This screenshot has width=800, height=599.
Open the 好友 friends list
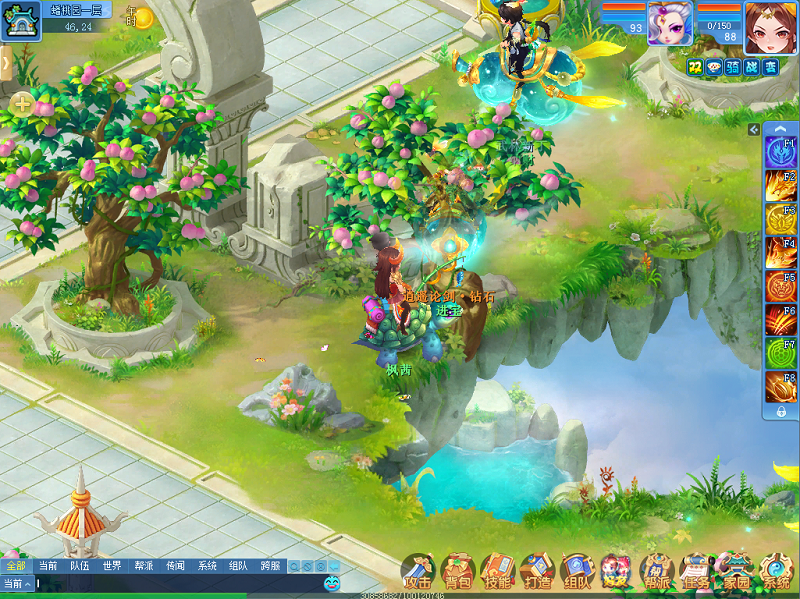[x=616, y=572]
